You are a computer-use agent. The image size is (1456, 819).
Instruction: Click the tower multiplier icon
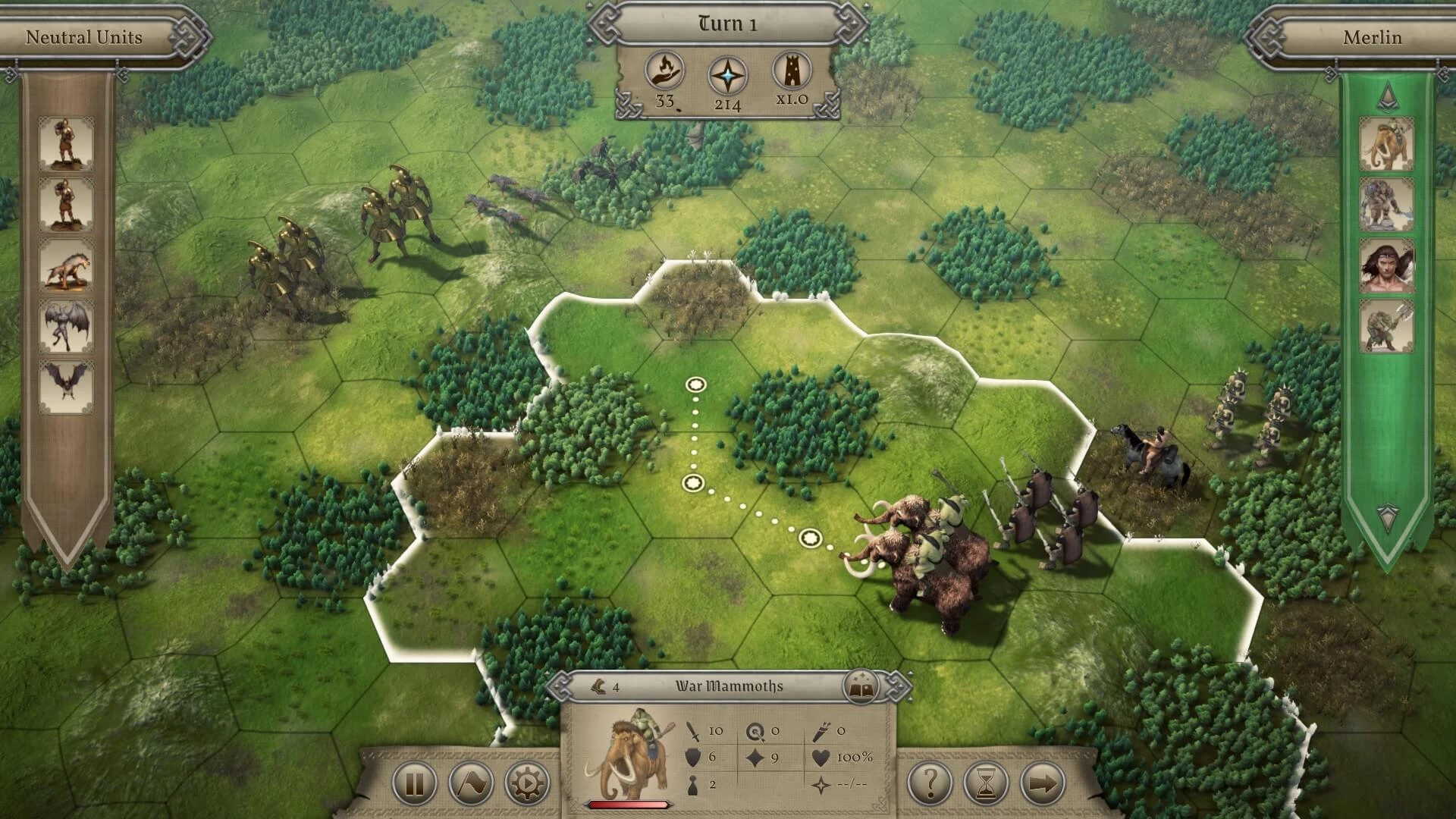[791, 71]
